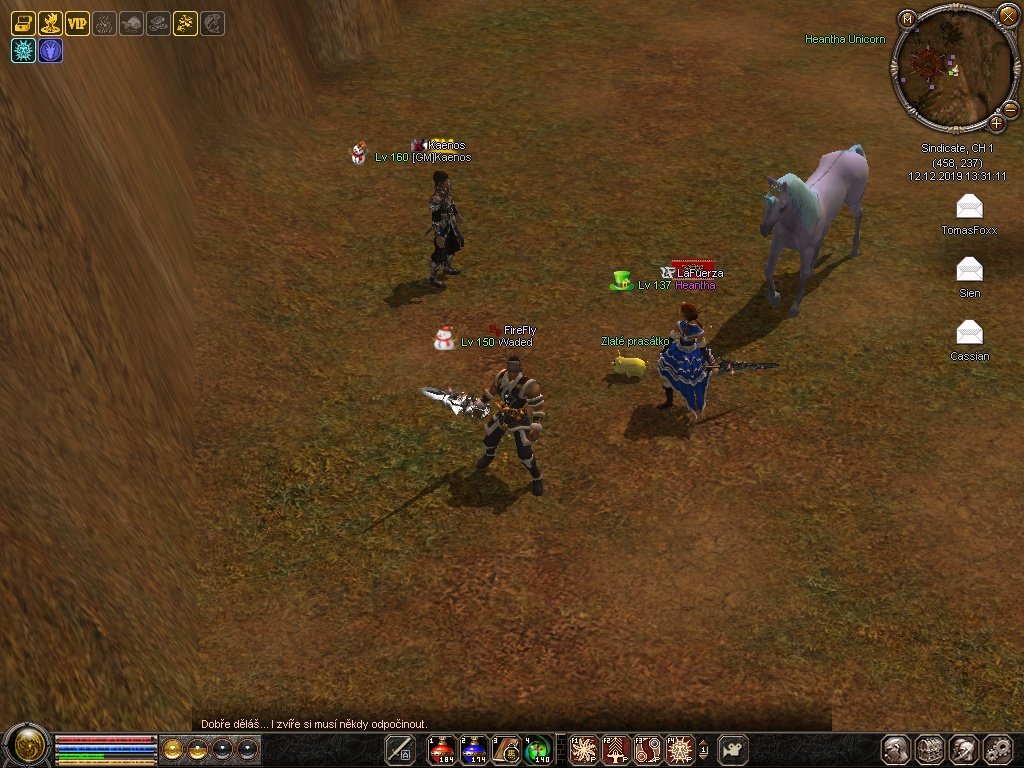
Task: Toggle the camera view button
Action: pyautogui.click(x=734, y=749)
